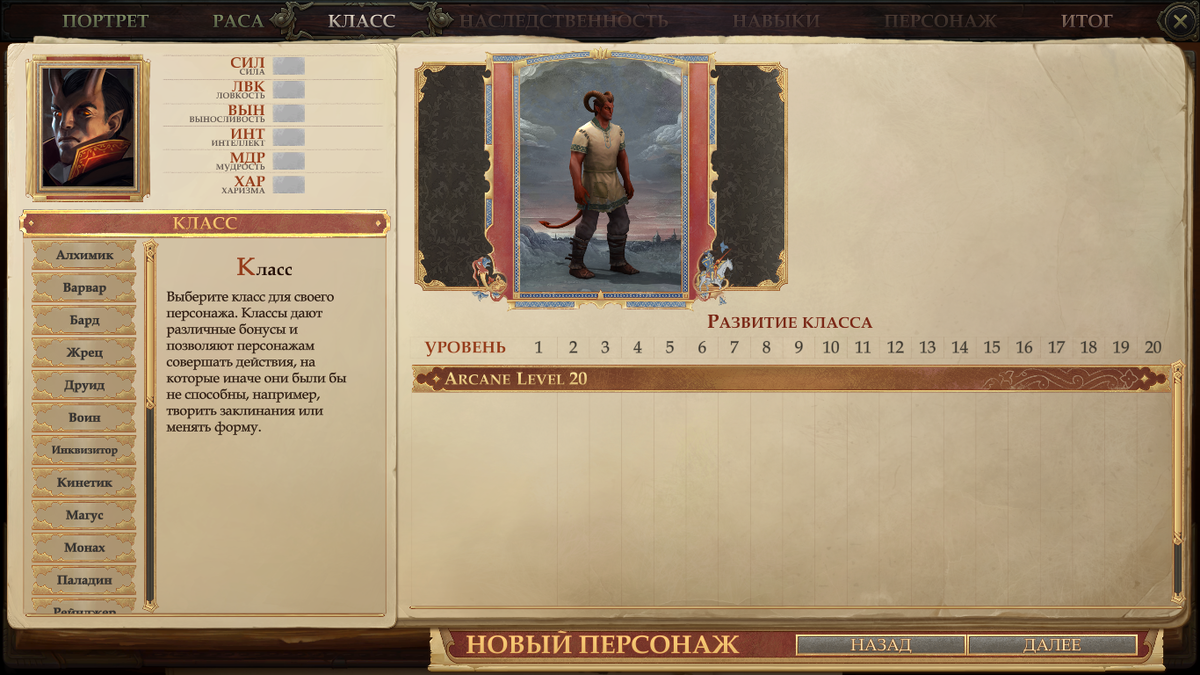Open the Раса tab

(x=238, y=20)
